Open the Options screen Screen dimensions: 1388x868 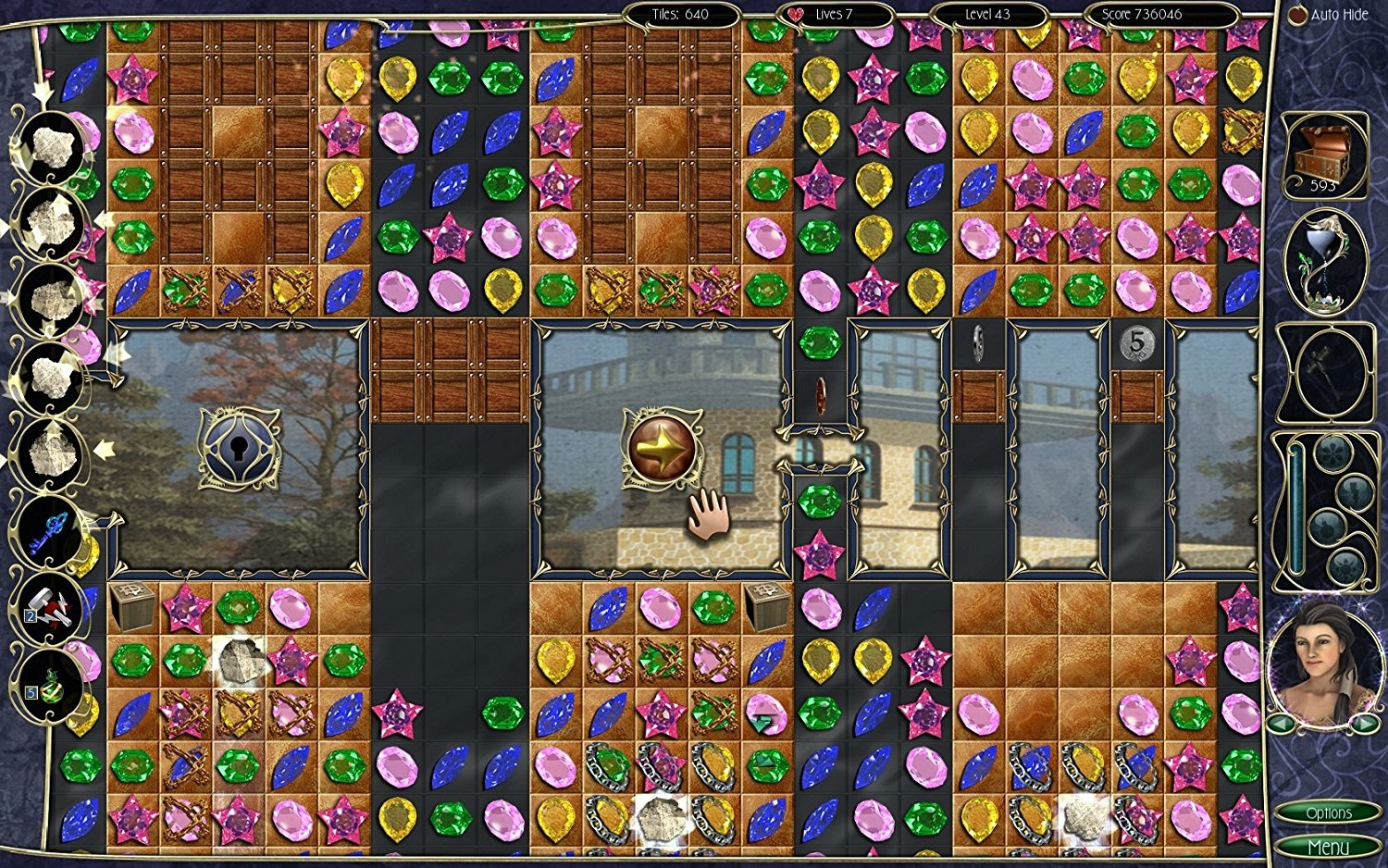pos(1329,812)
